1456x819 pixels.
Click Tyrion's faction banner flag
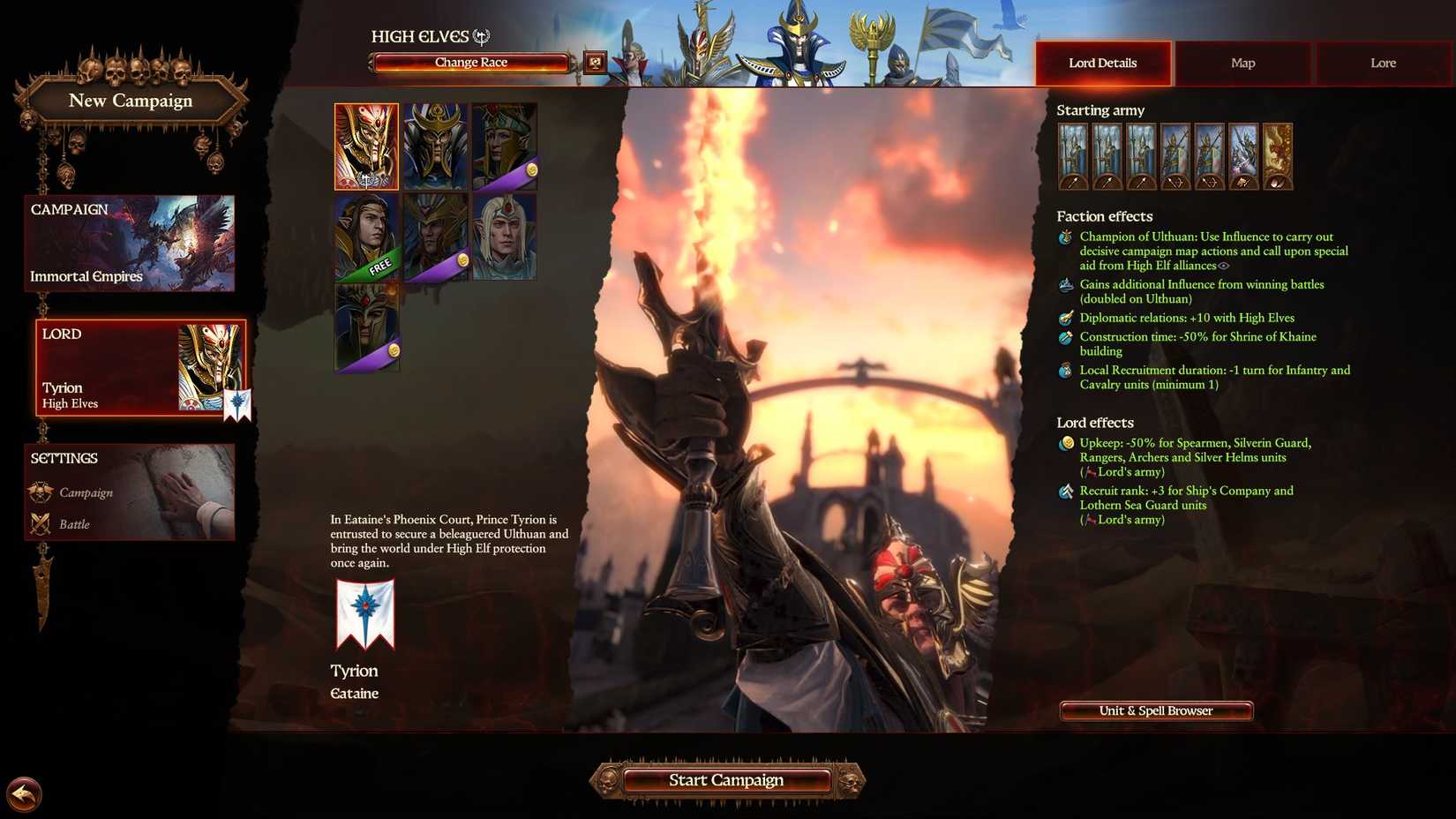(364, 613)
